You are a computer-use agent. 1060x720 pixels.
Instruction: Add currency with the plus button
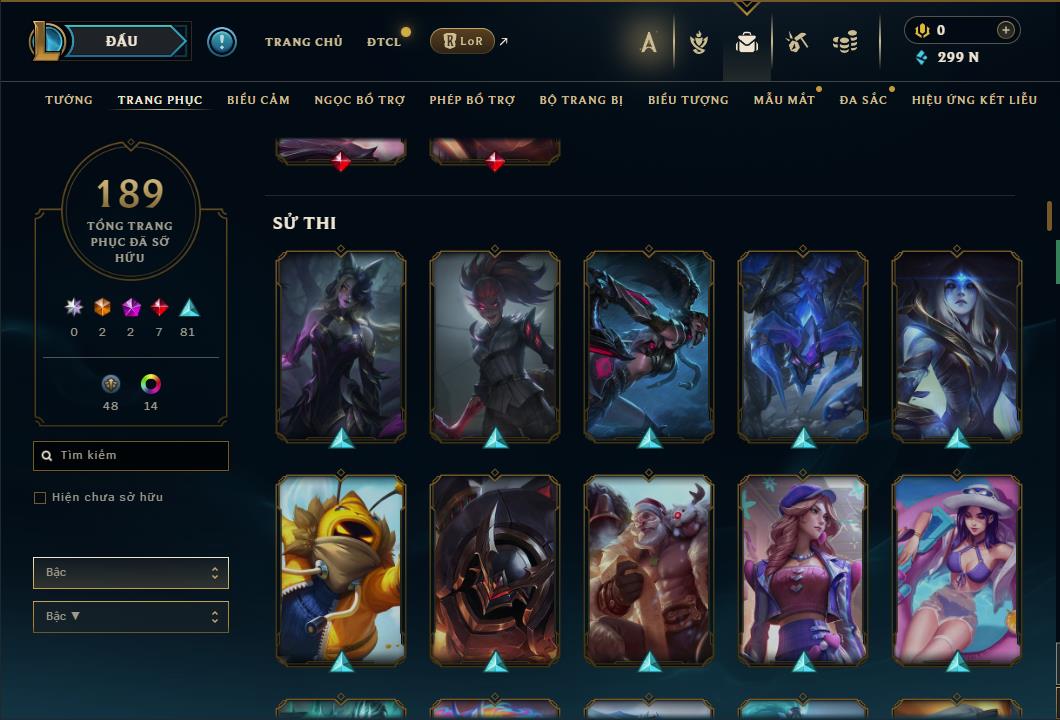[x=1006, y=30]
